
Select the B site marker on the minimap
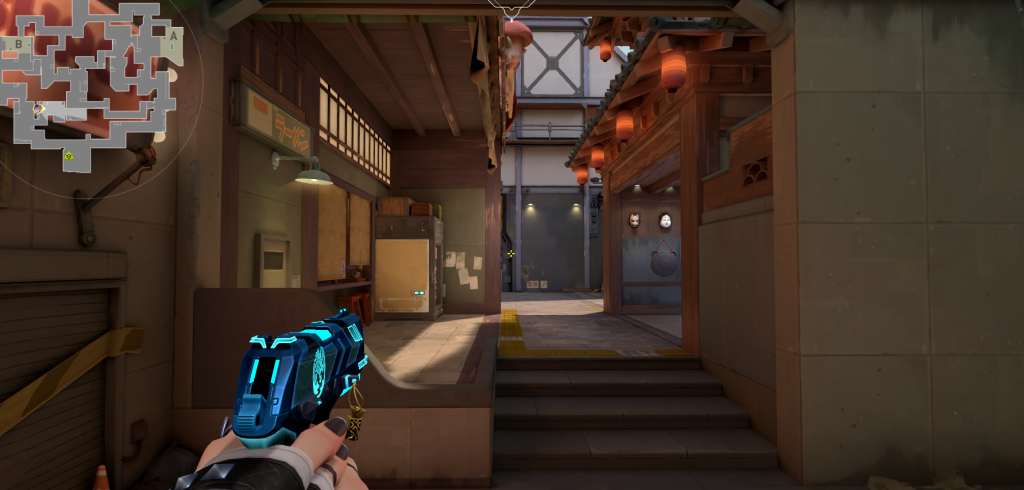(18, 44)
